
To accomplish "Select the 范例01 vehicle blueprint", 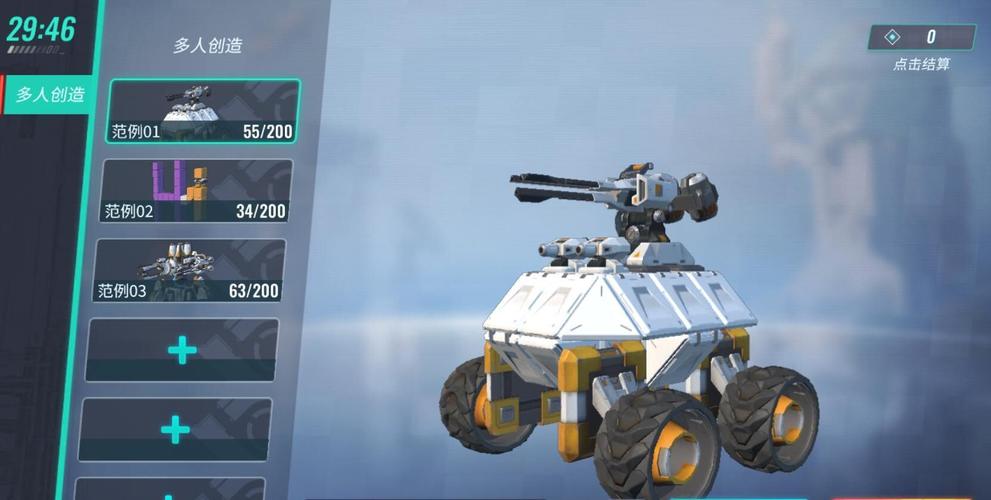I will [x=203, y=111].
